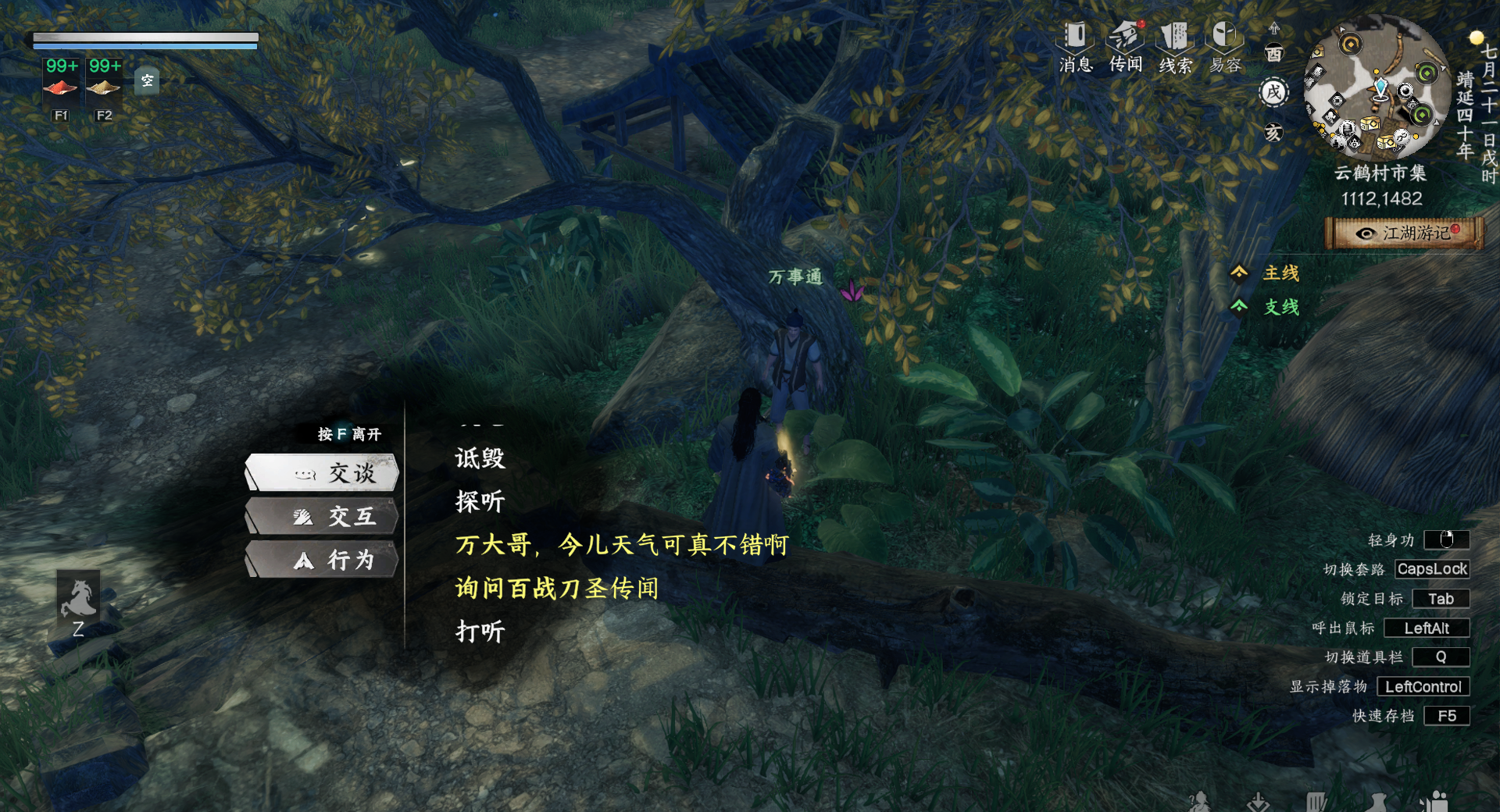Open the 江湖游记 journal banner
The height and width of the screenshot is (812, 1500).
(1404, 233)
